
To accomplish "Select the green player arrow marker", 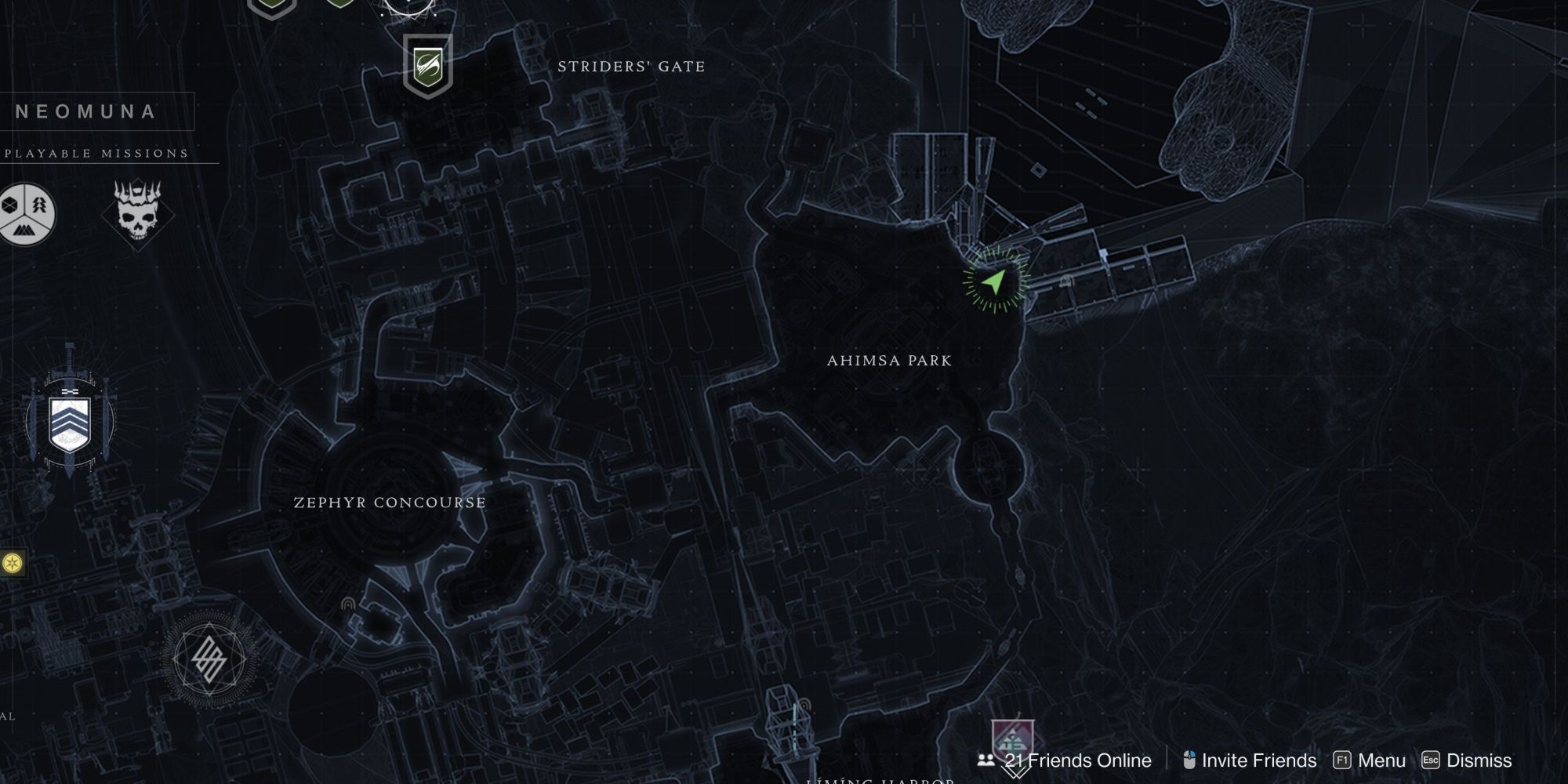I will pos(994,281).
